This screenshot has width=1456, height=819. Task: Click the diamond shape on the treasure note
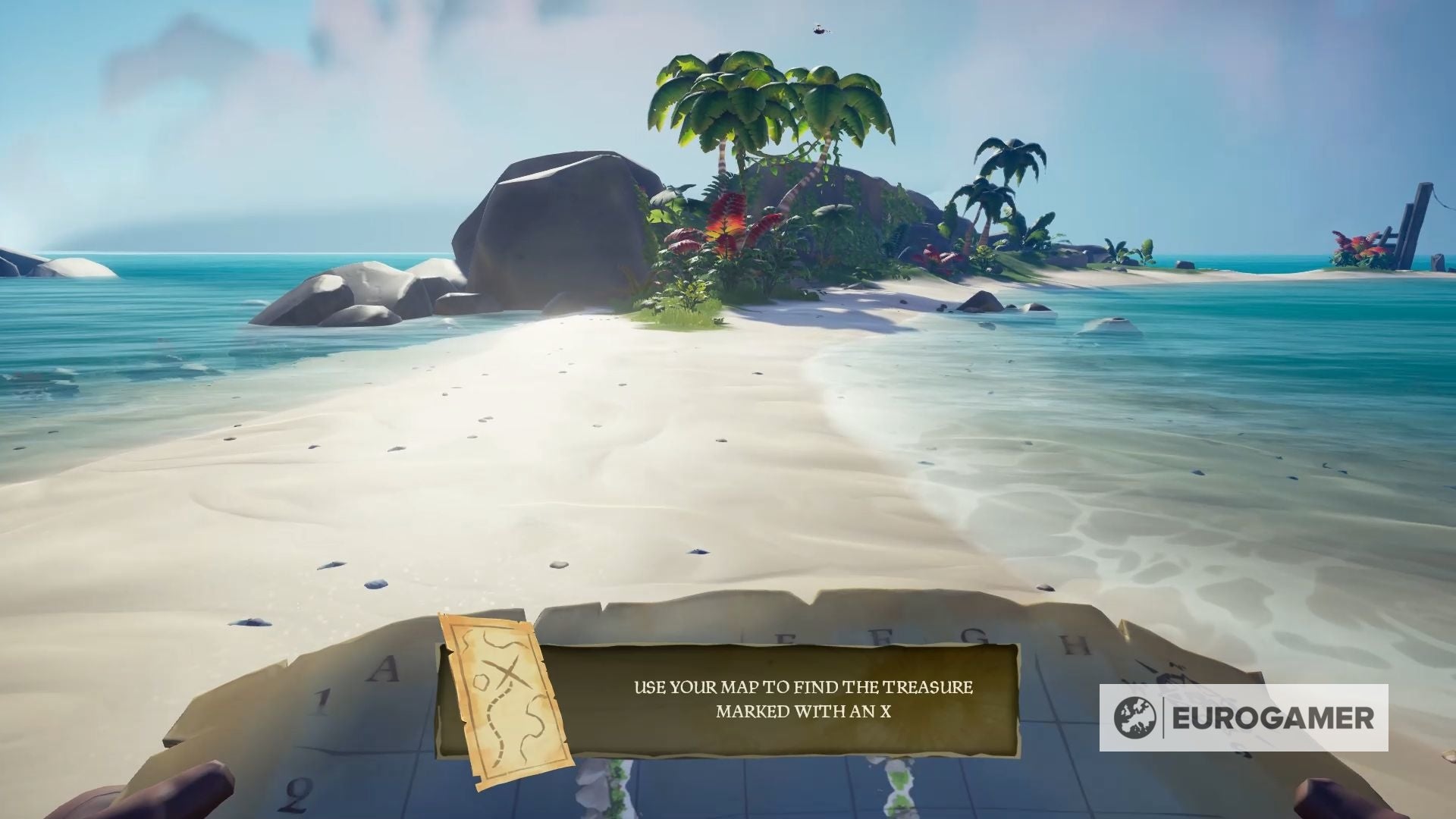tap(482, 682)
